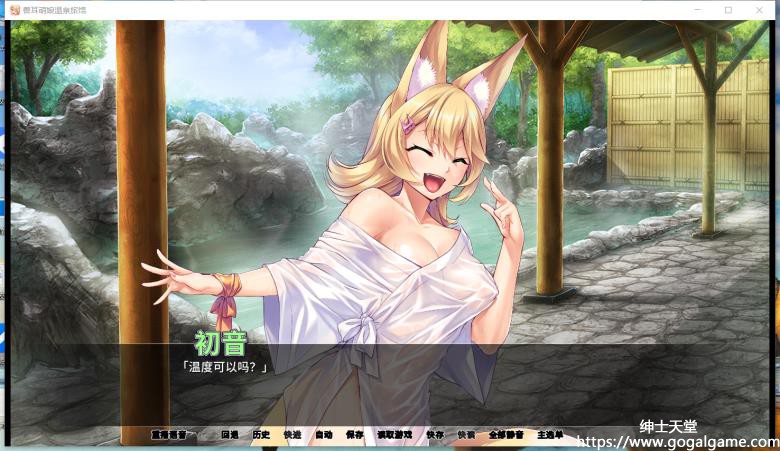Image resolution: width=780 pixels, height=451 pixels.
Task: Toggle 快进 (skip) mode
Action: [292, 435]
